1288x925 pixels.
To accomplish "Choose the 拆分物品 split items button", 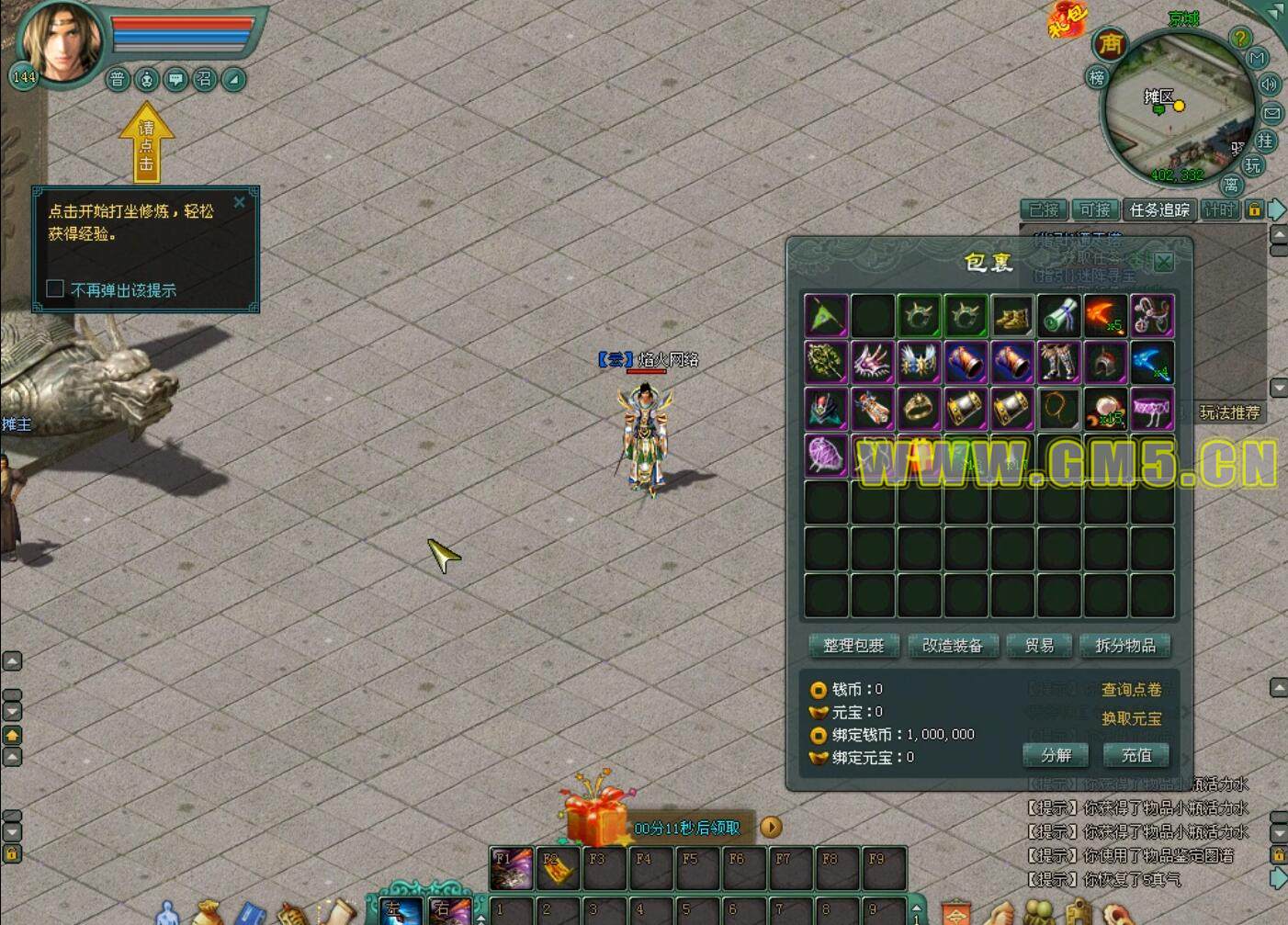I will point(1125,646).
